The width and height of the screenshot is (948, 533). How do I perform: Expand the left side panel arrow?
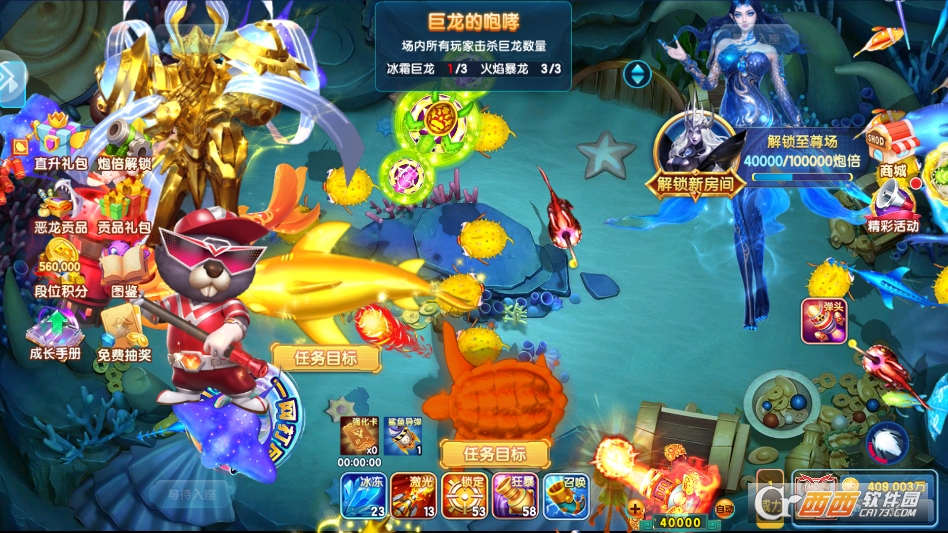pyautogui.click(x=12, y=82)
